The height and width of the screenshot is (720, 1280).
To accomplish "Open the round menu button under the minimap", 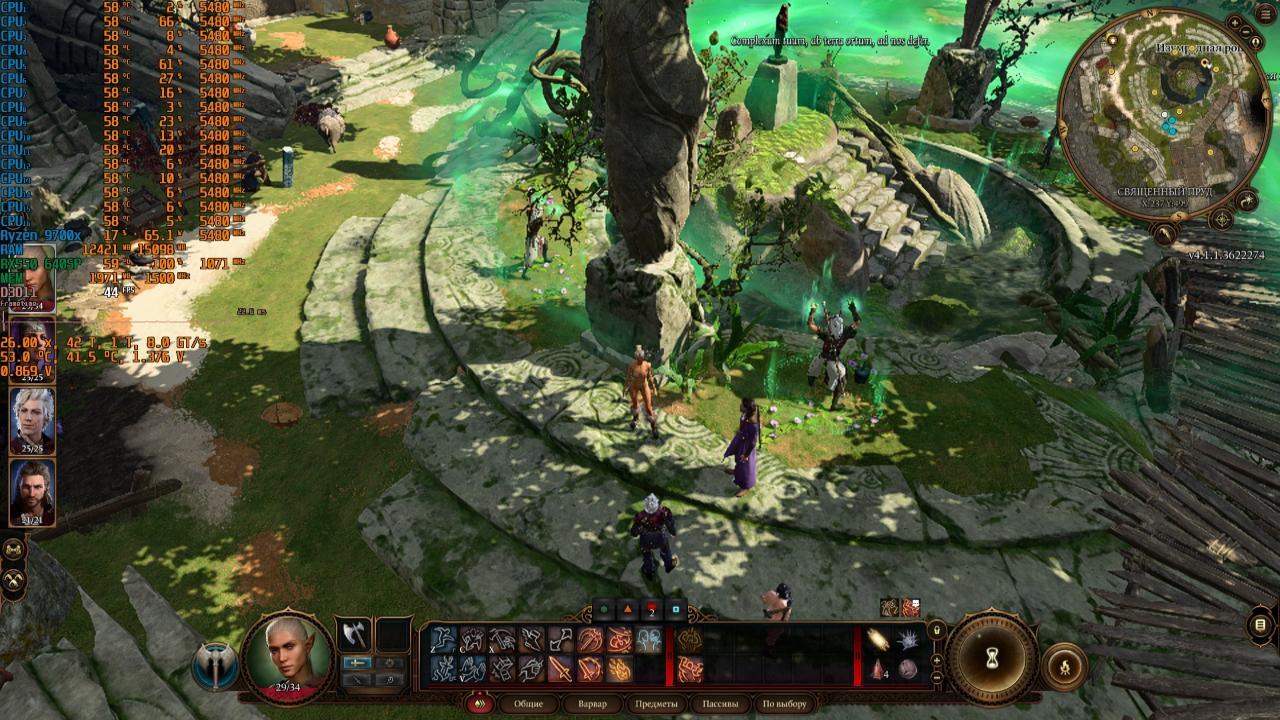I will [x=1166, y=234].
